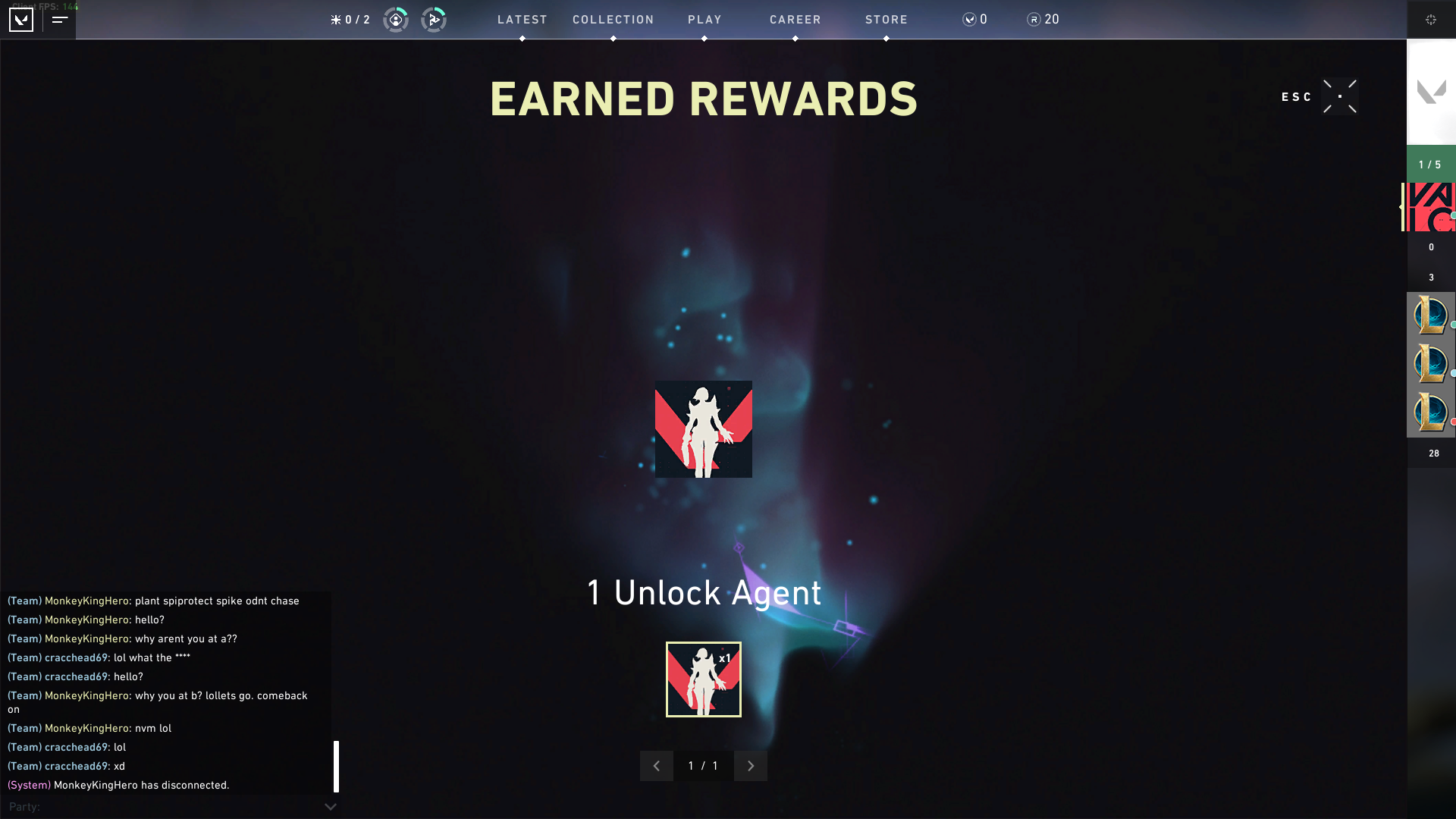Open the LATEST tab
Viewport: 1456px width, 819px height.
click(522, 20)
